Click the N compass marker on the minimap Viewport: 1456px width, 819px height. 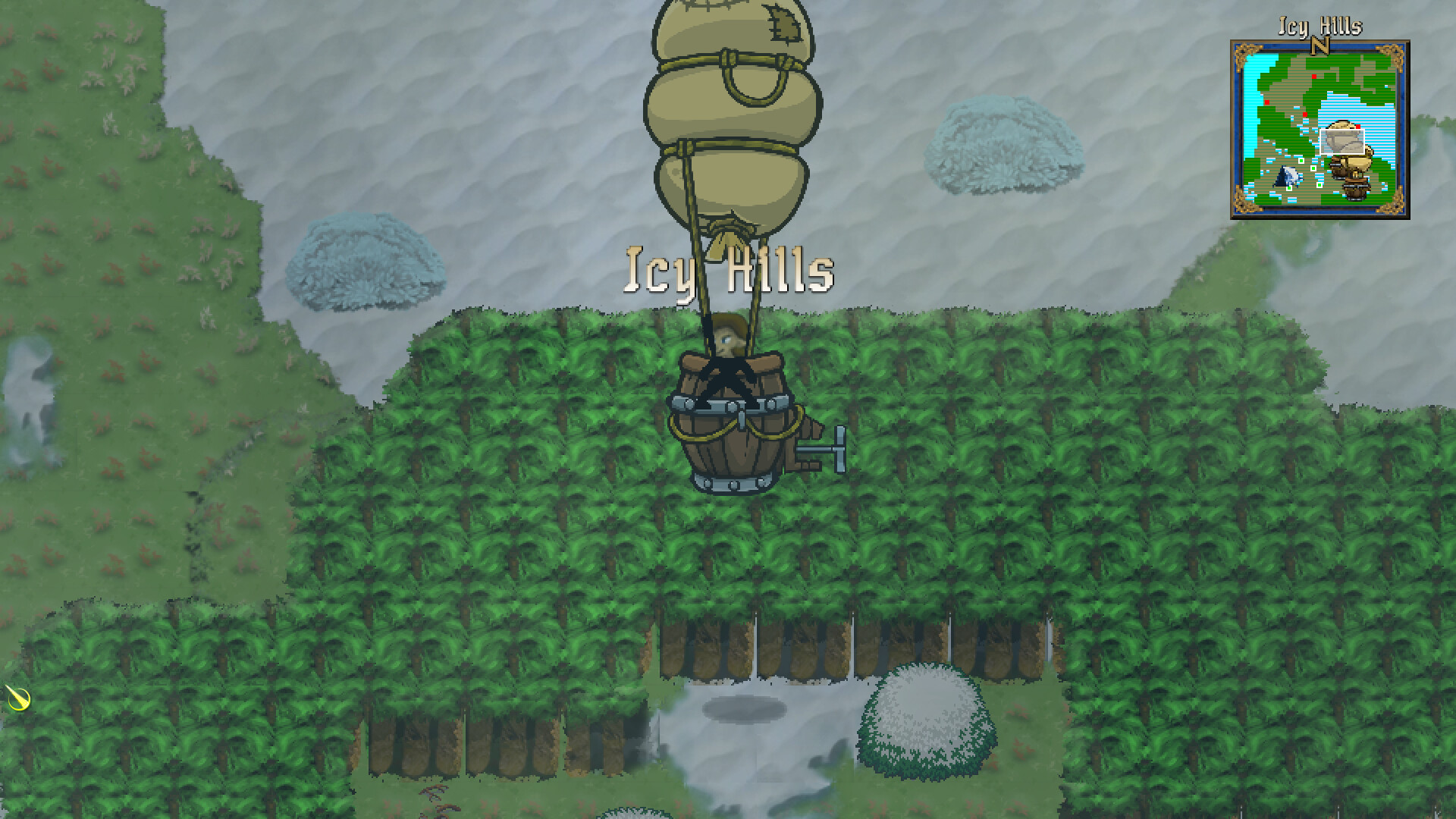click(x=1319, y=45)
